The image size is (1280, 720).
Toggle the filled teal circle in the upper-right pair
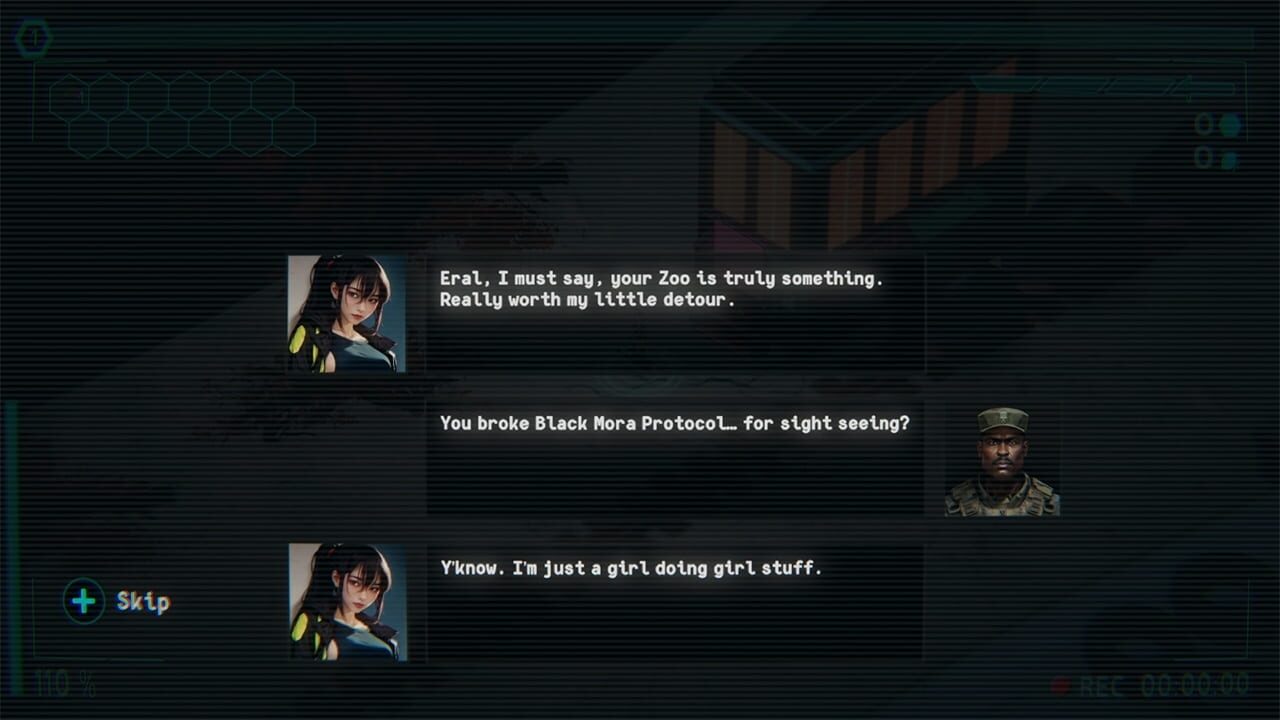(1230, 125)
